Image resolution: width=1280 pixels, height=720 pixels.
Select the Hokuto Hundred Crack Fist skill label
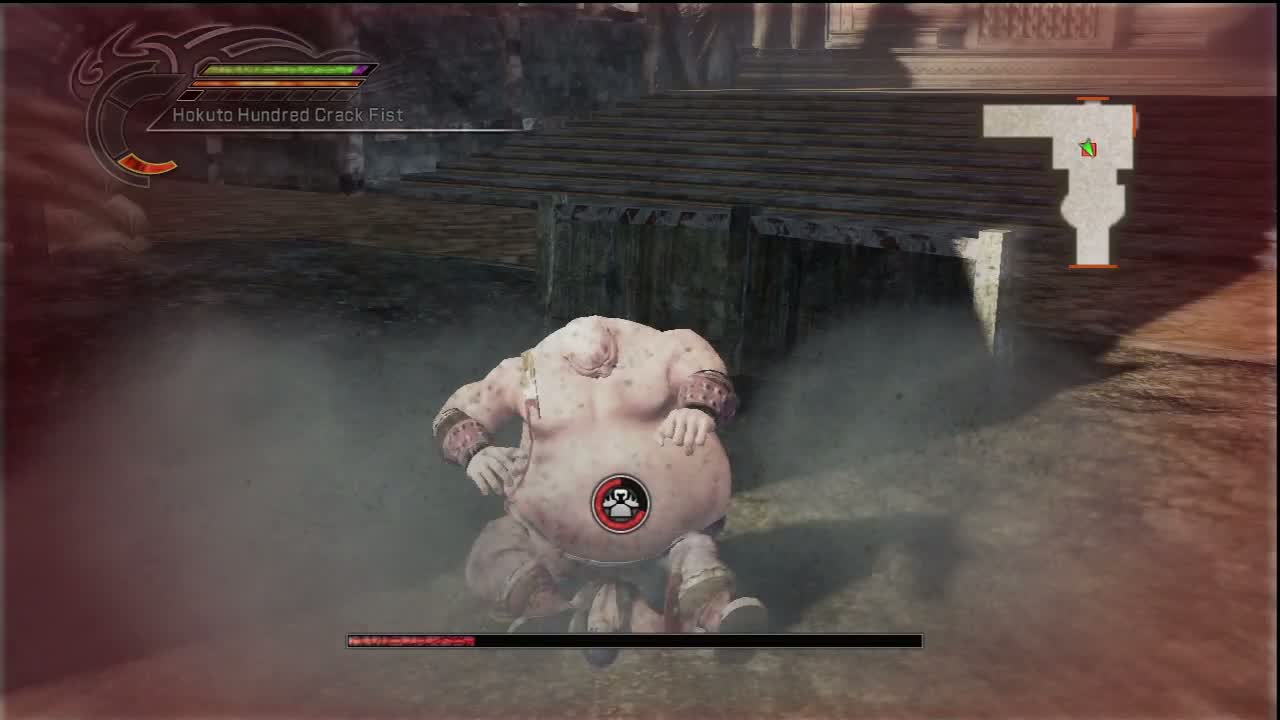(287, 115)
